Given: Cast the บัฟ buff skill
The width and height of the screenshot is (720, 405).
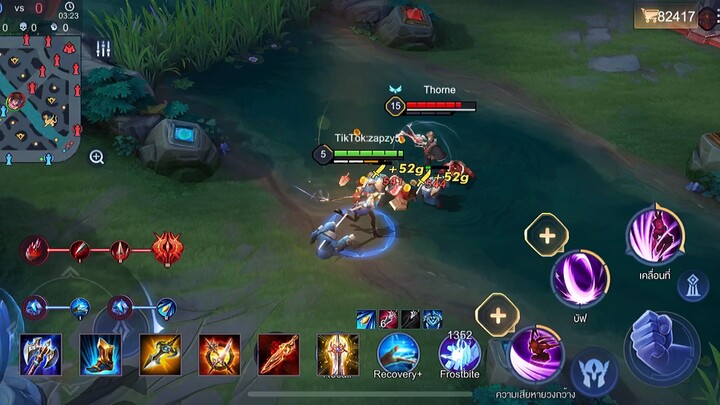Looking at the screenshot, I should pyautogui.click(x=580, y=278).
